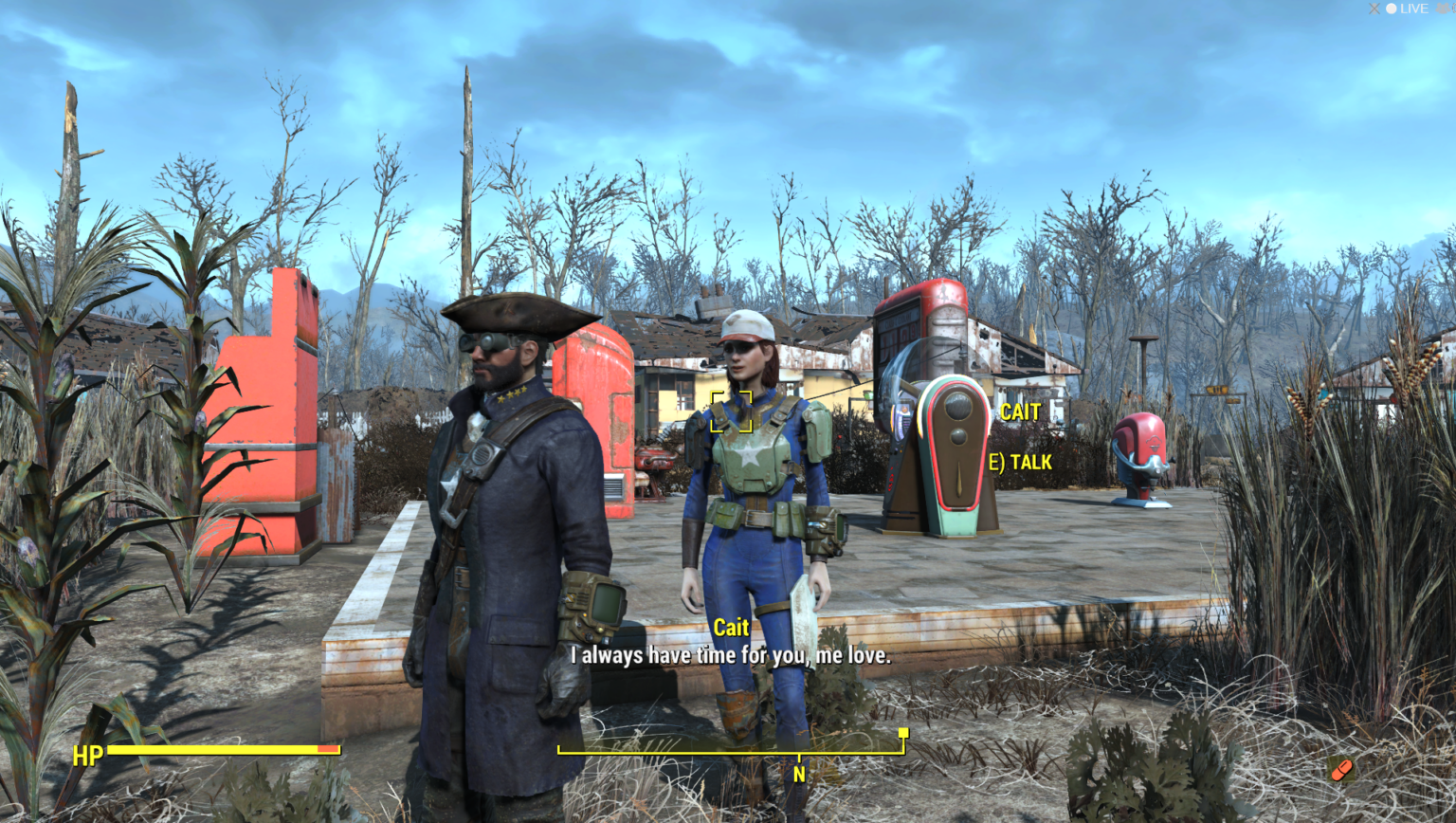Click the CAIT nameplate above the prompt
Image resolution: width=1456 pixels, height=823 pixels.
(1019, 412)
